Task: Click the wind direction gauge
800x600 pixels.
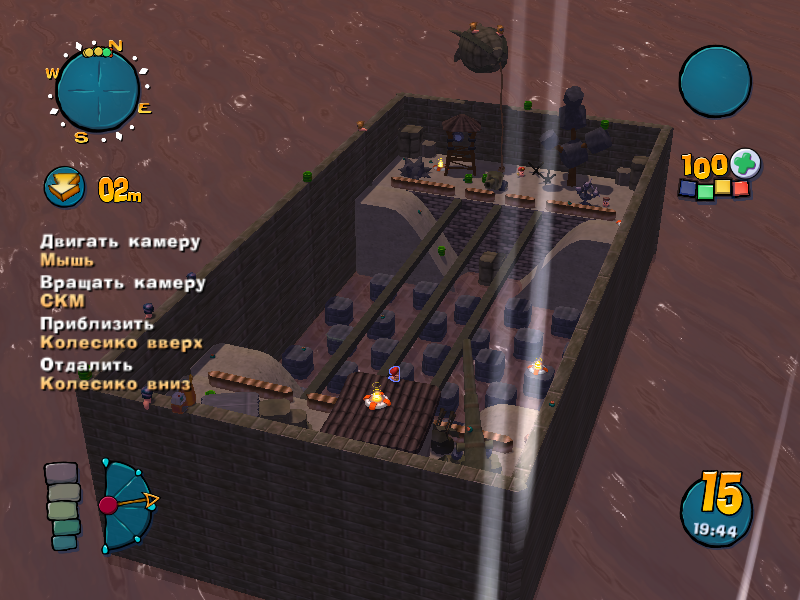Action: [x=126, y=505]
